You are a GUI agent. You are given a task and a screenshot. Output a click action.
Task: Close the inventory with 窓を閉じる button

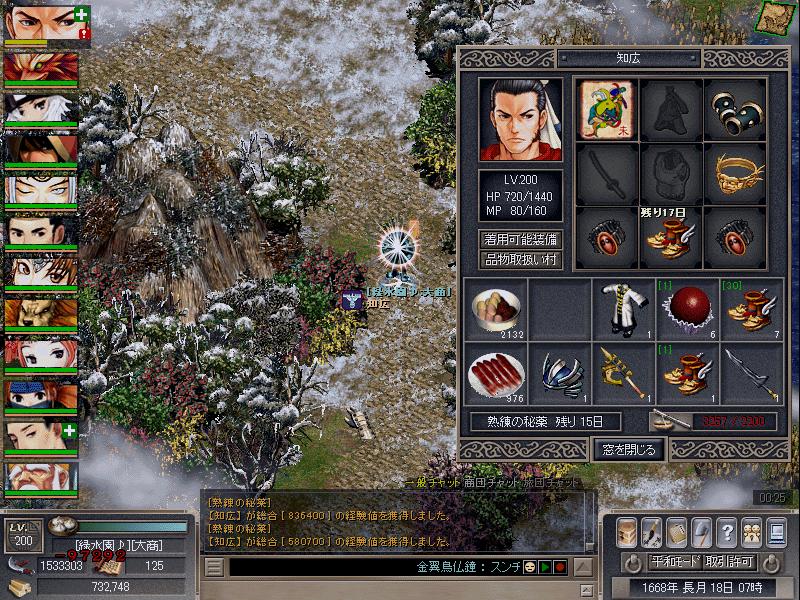click(x=628, y=450)
